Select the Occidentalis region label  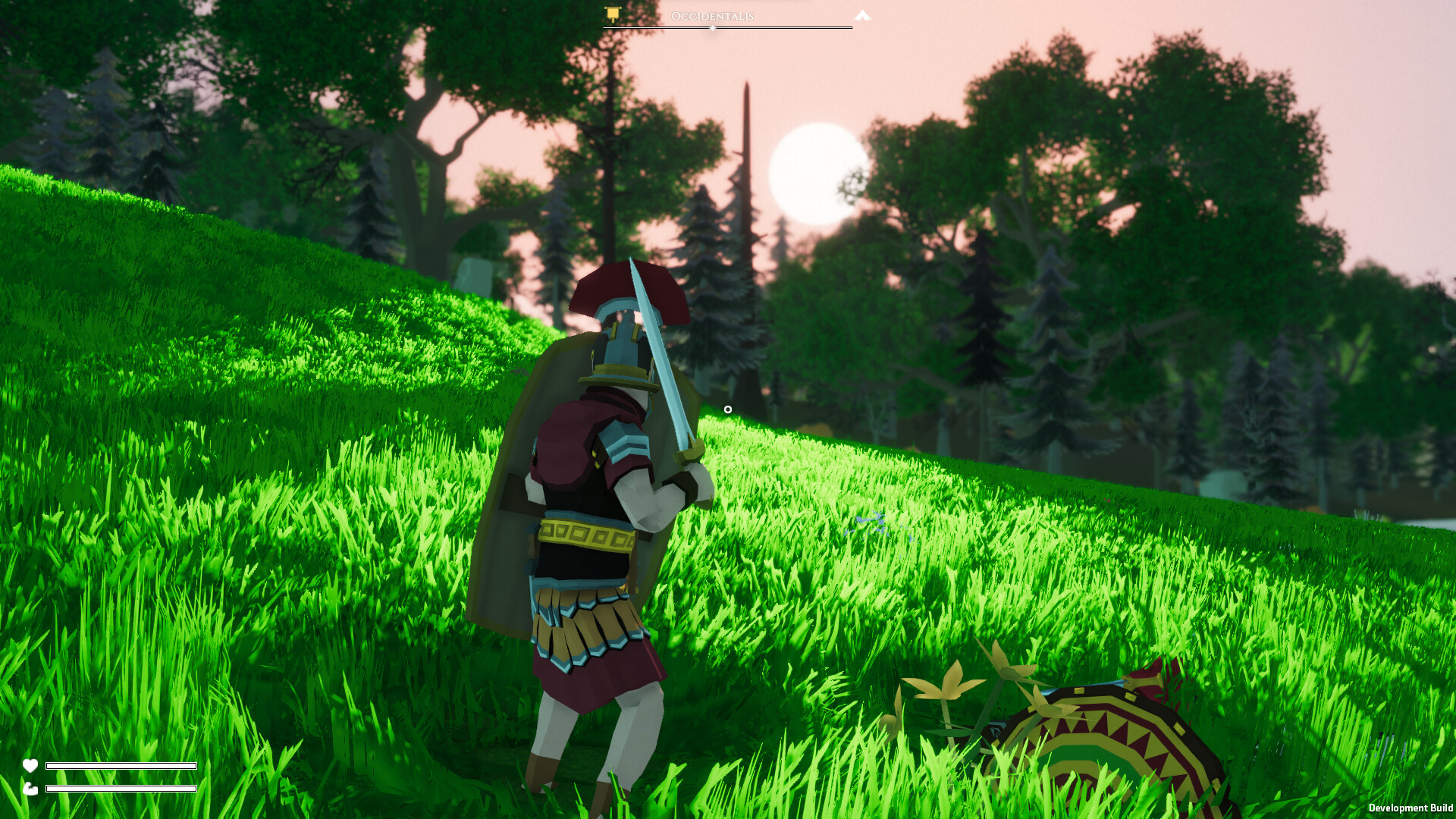click(x=713, y=15)
